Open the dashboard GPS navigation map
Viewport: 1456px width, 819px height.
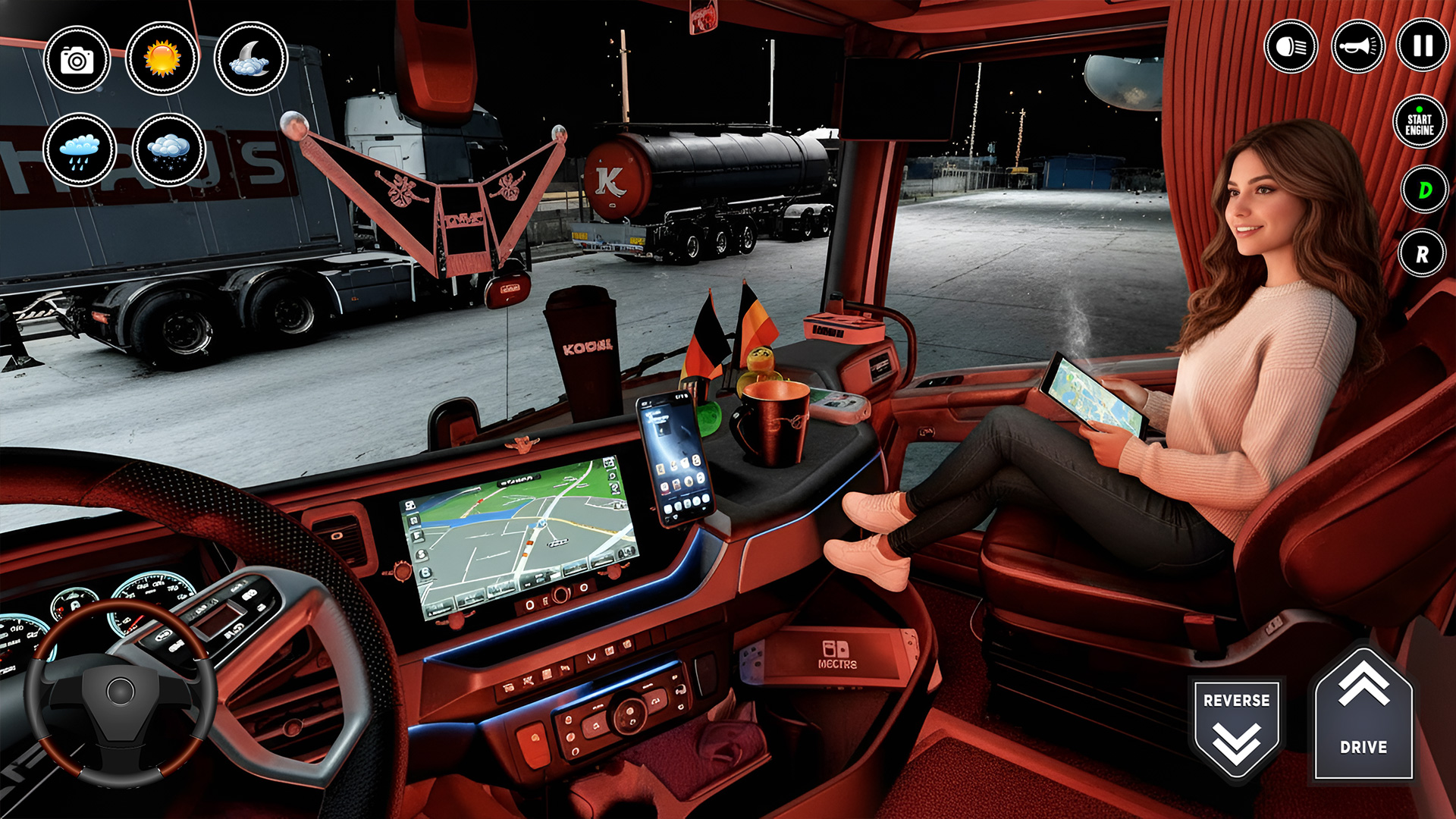[x=519, y=531]
